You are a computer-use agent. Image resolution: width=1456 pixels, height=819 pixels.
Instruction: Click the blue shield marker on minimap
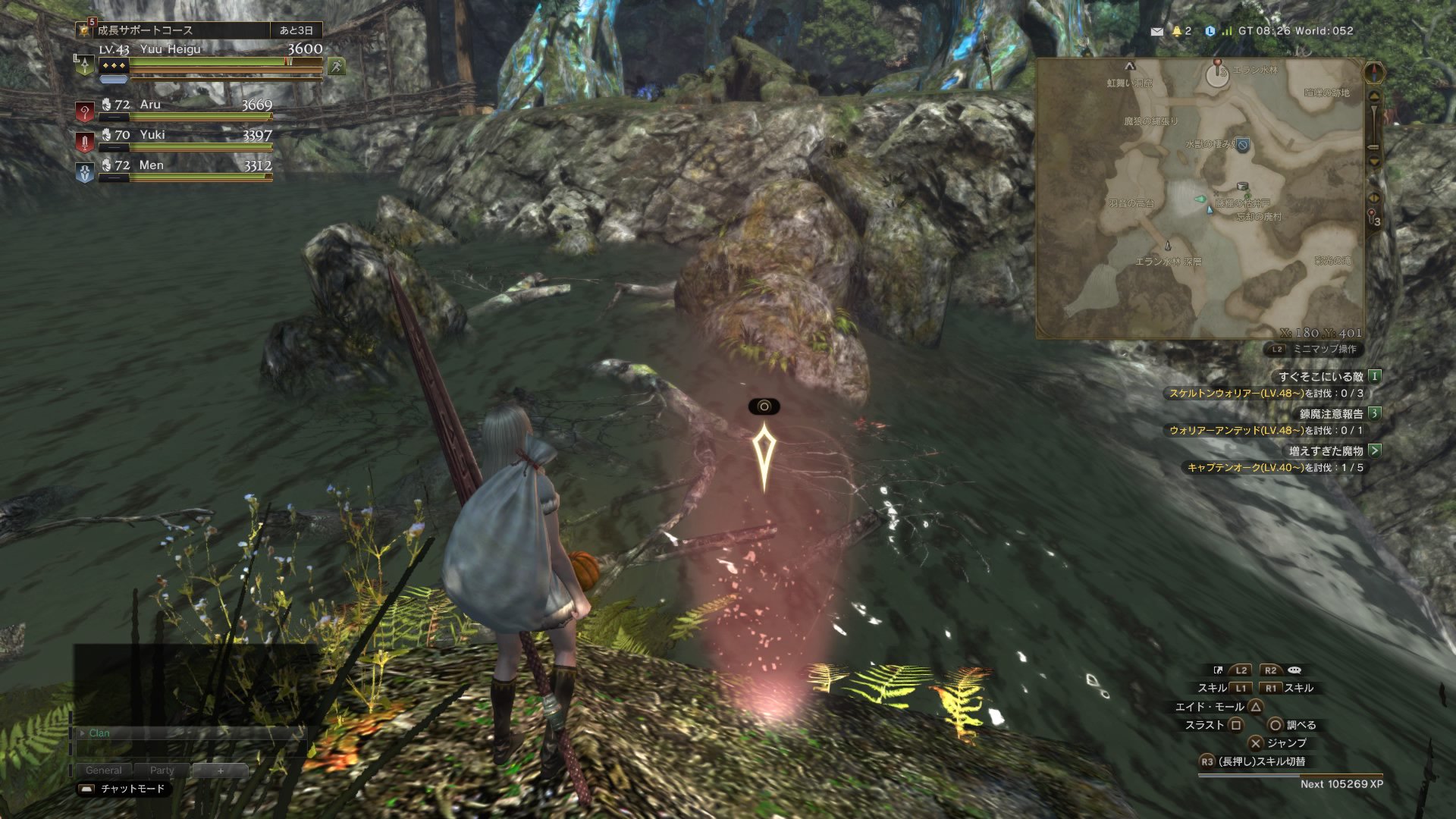pos(1243,146)
